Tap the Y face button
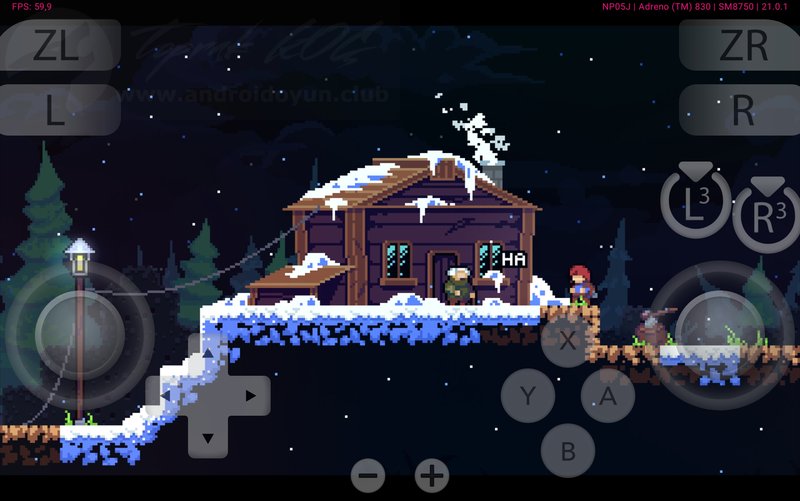This screenshot has height=501, width=800. [528, 396]
